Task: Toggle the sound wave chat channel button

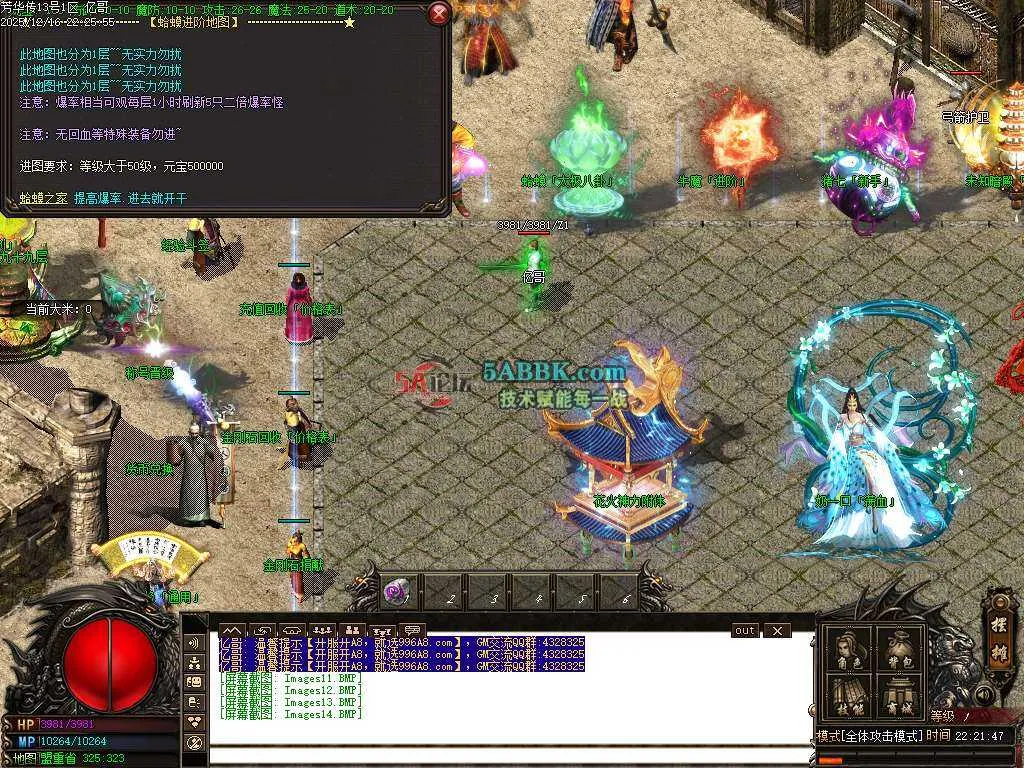Action: click(x=193, y=642)
